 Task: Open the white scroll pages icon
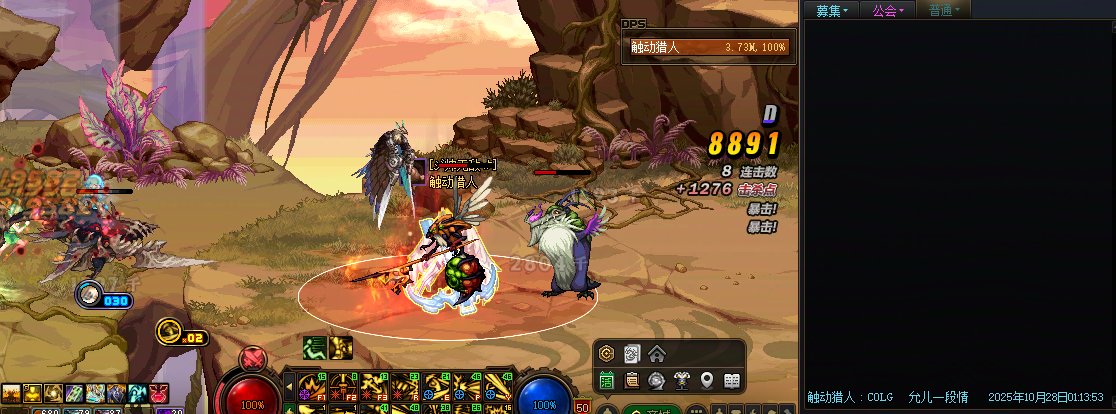pos(632,354)
